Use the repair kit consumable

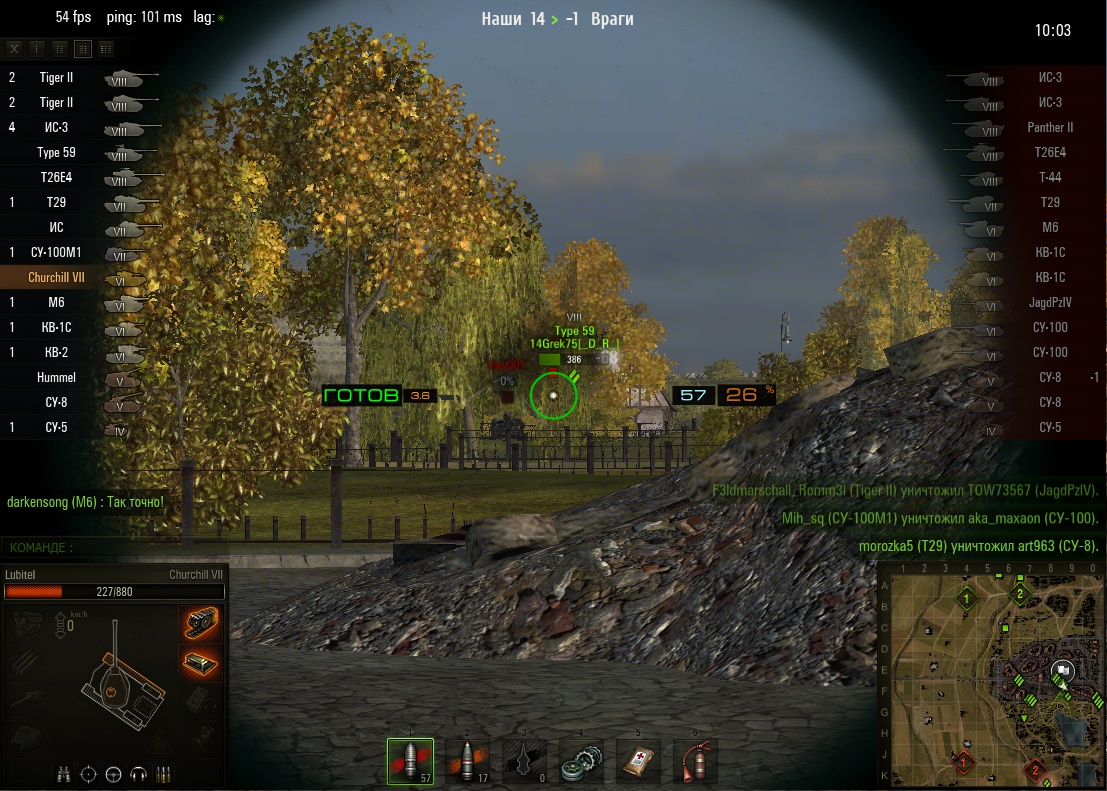(x=580, y=762)
